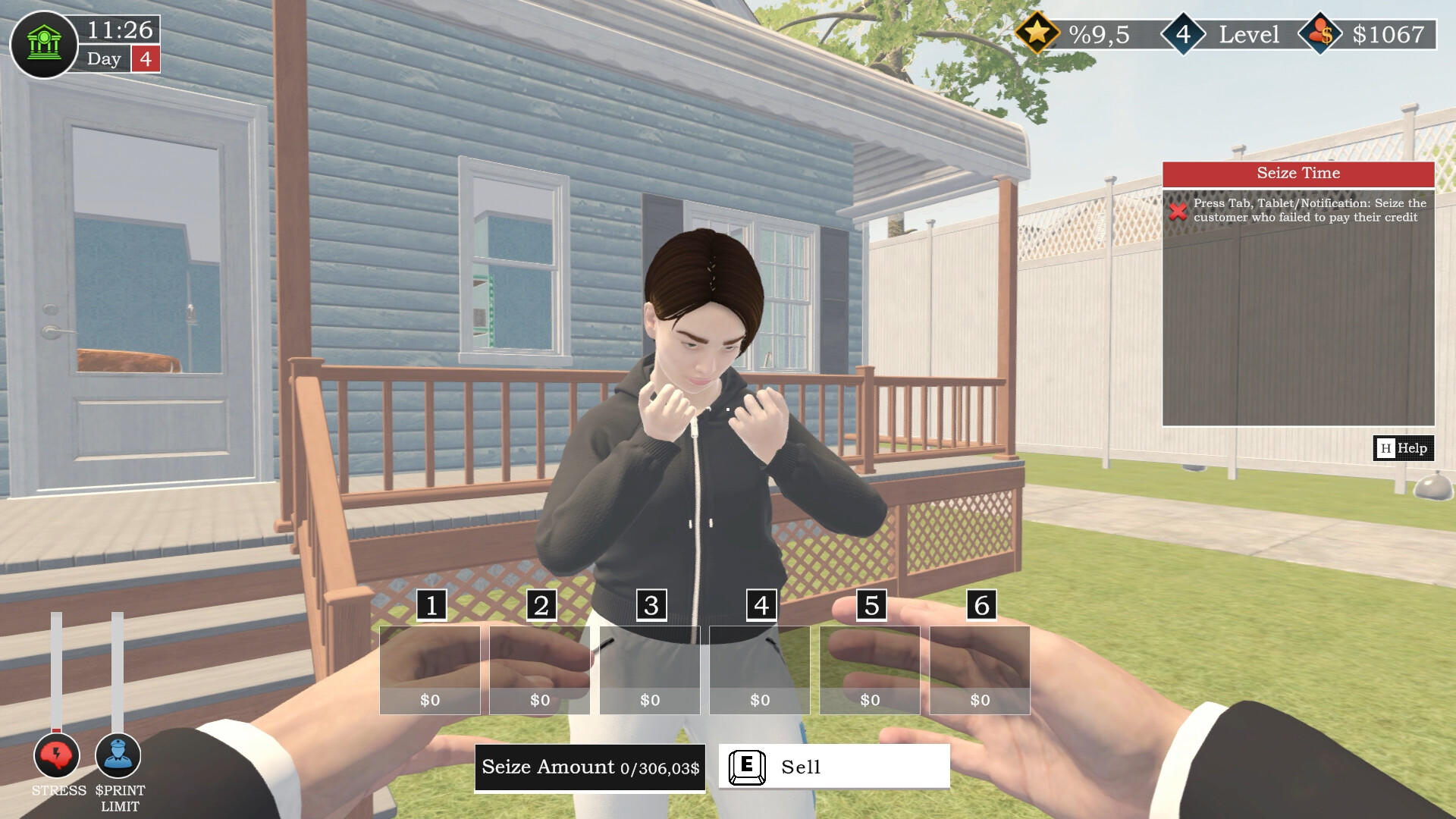Click the red X icon in Seize Time panel
The width and height of the screenshot is (1456, 819).
coord(1178,213)
